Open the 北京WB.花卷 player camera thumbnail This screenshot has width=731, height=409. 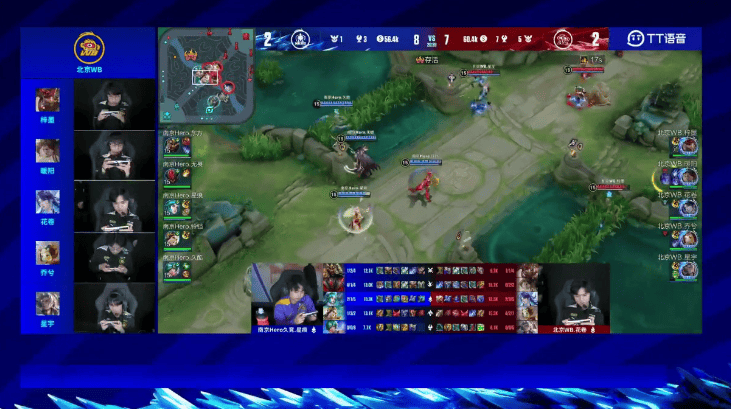pos(574,297)
